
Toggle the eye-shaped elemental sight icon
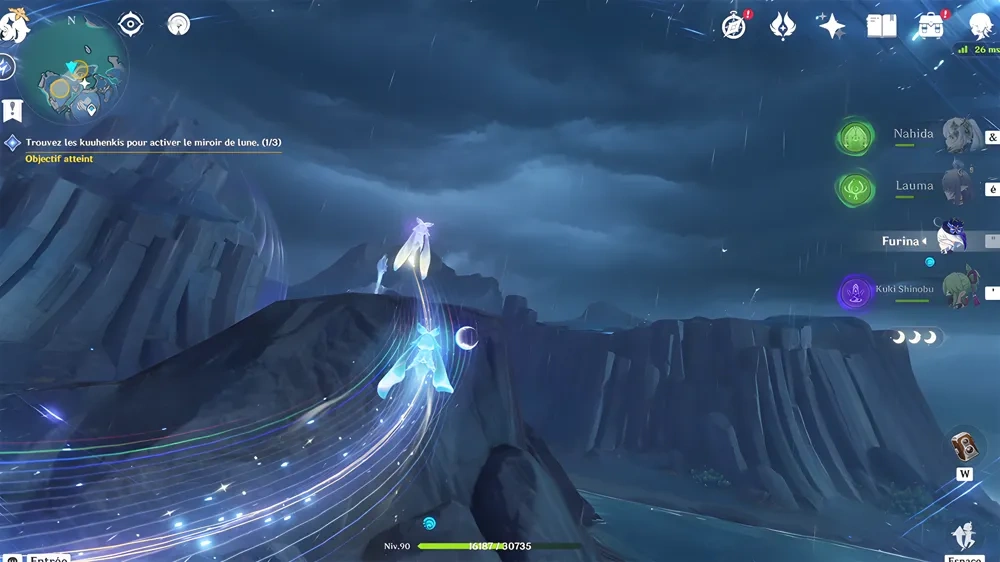[x=131, y=24]
